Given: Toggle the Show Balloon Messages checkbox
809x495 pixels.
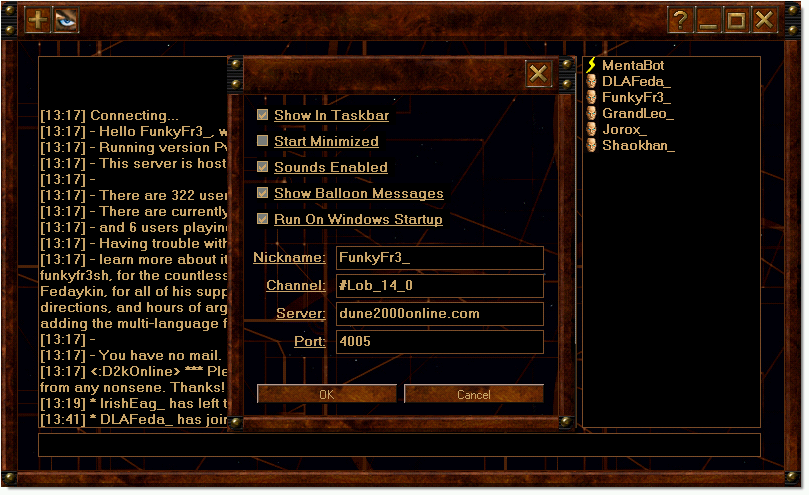Looking at the screenshot, I should click(x=263, y=193).
